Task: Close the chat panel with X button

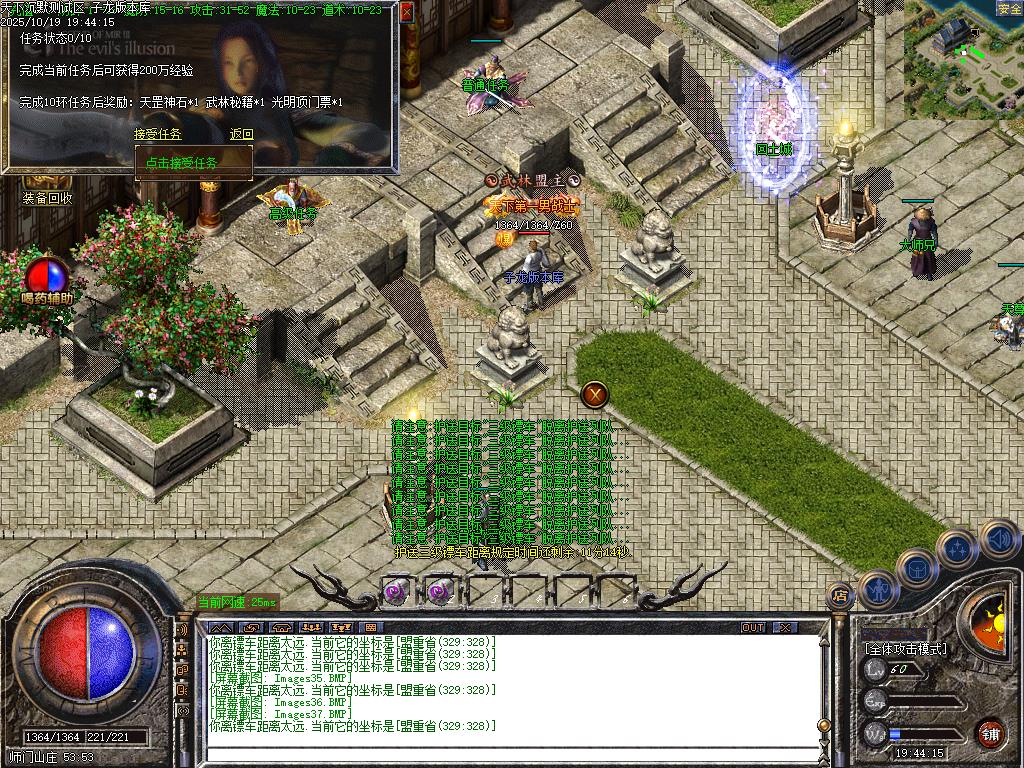Action: tap(786, 628)
